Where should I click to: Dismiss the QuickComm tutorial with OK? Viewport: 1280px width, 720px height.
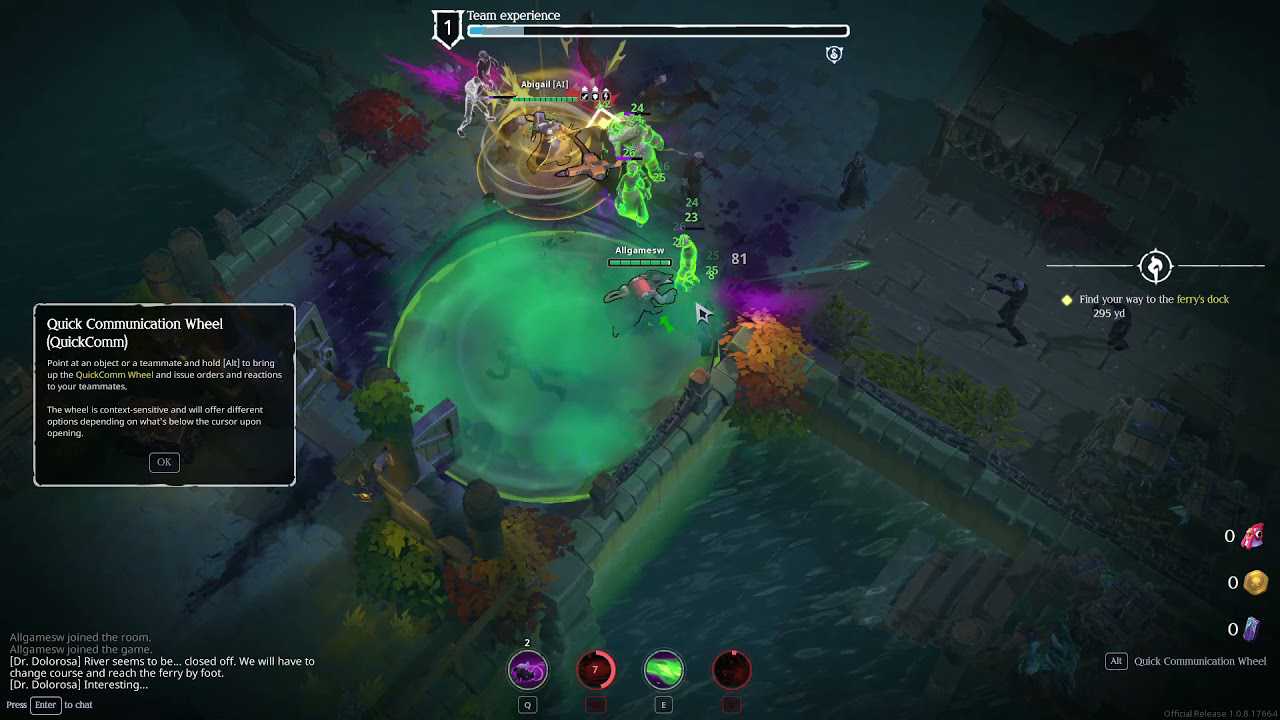tap(164, 462)
